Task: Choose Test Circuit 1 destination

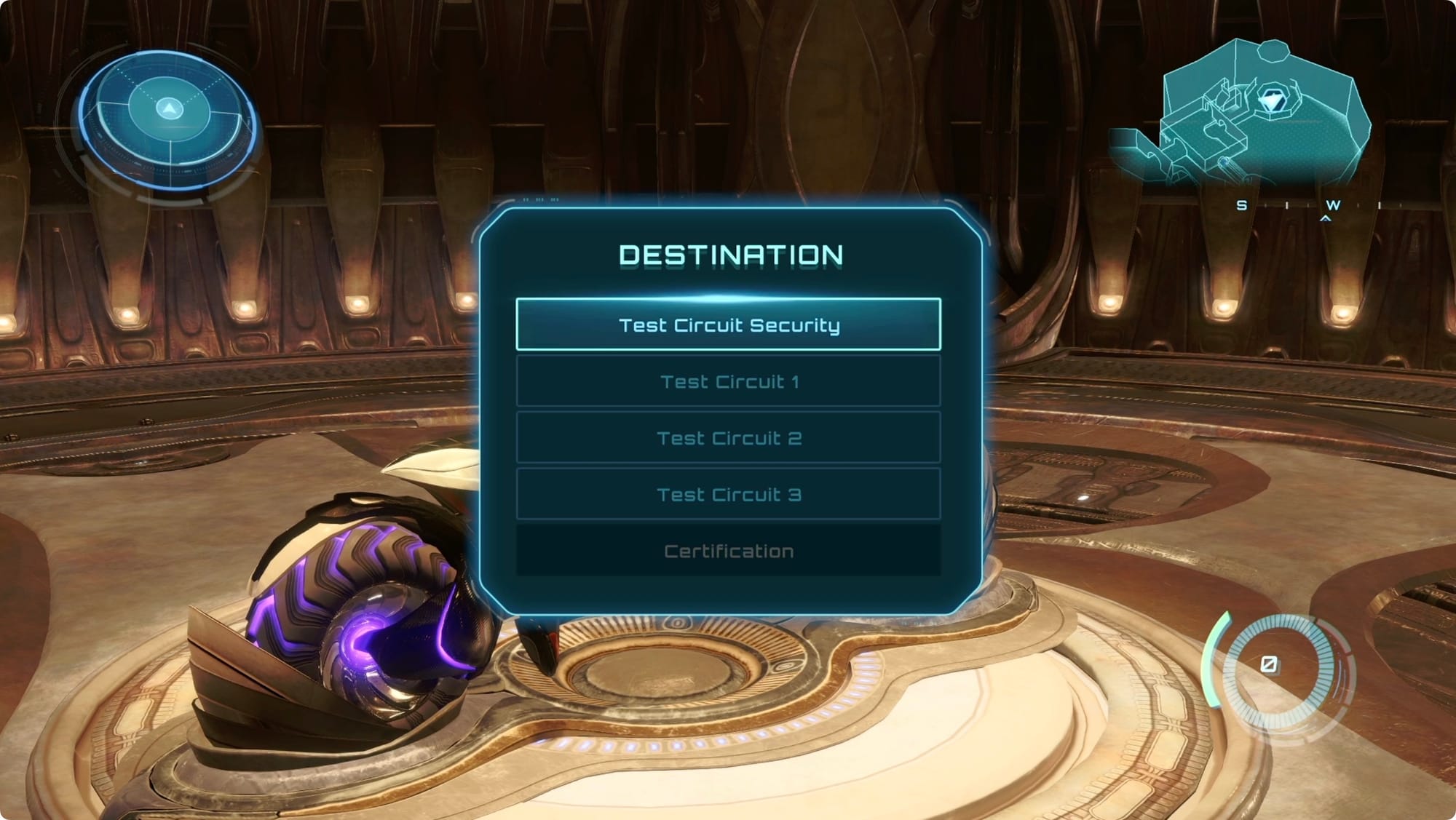Action: (728, 381)
